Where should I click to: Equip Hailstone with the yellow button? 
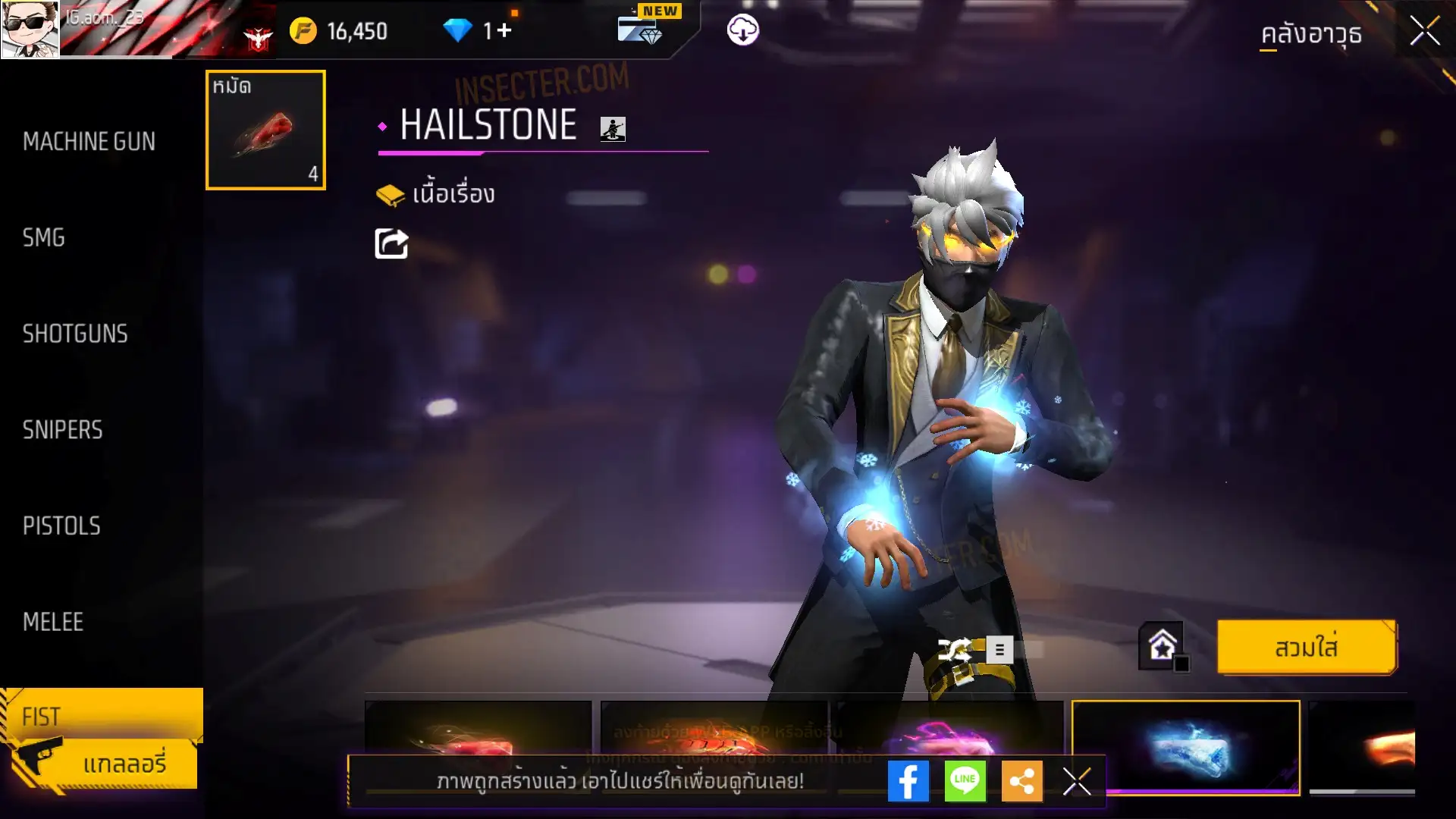(1306, 648)
